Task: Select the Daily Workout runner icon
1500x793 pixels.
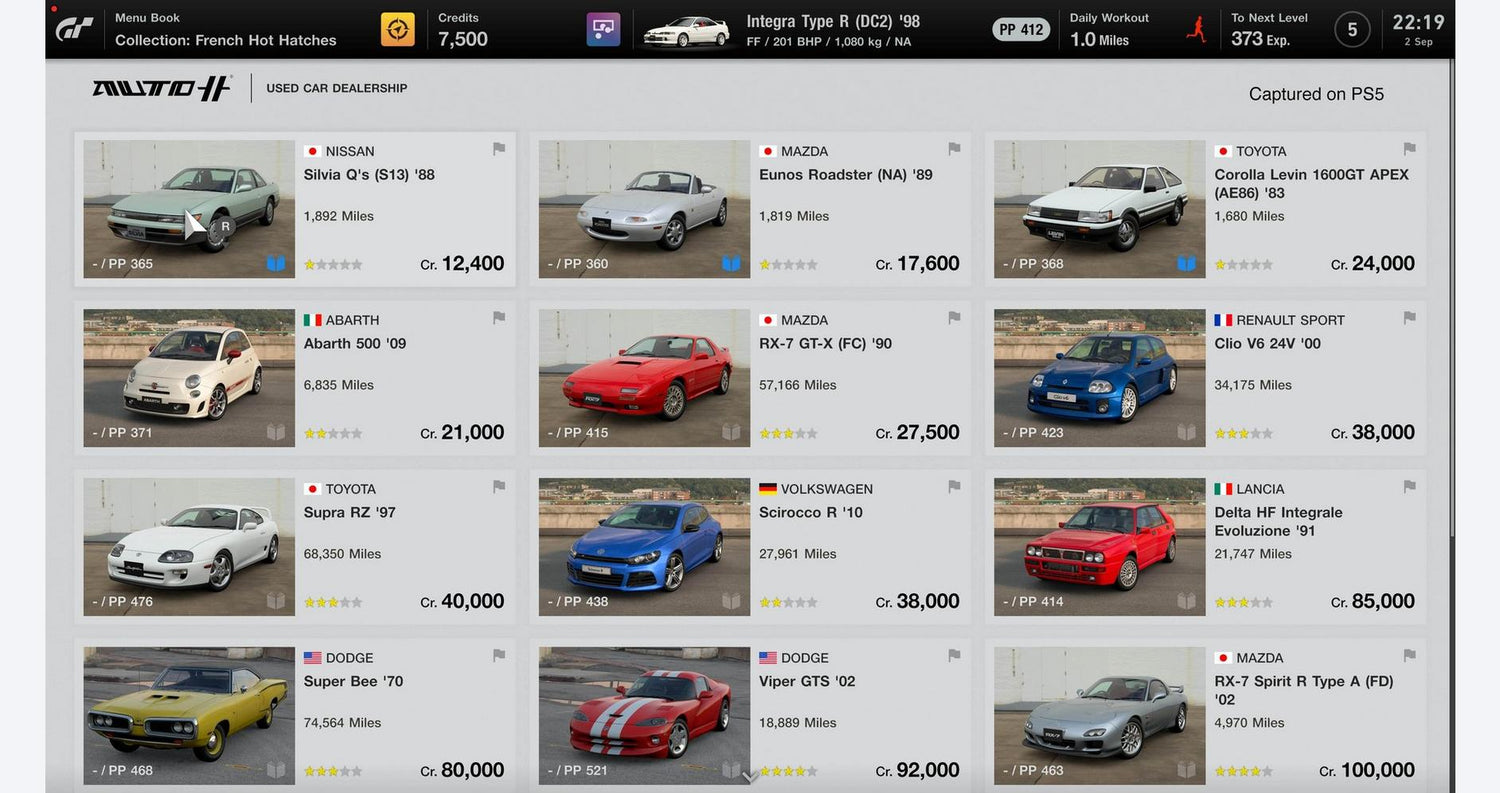Action: [1195, 28]
